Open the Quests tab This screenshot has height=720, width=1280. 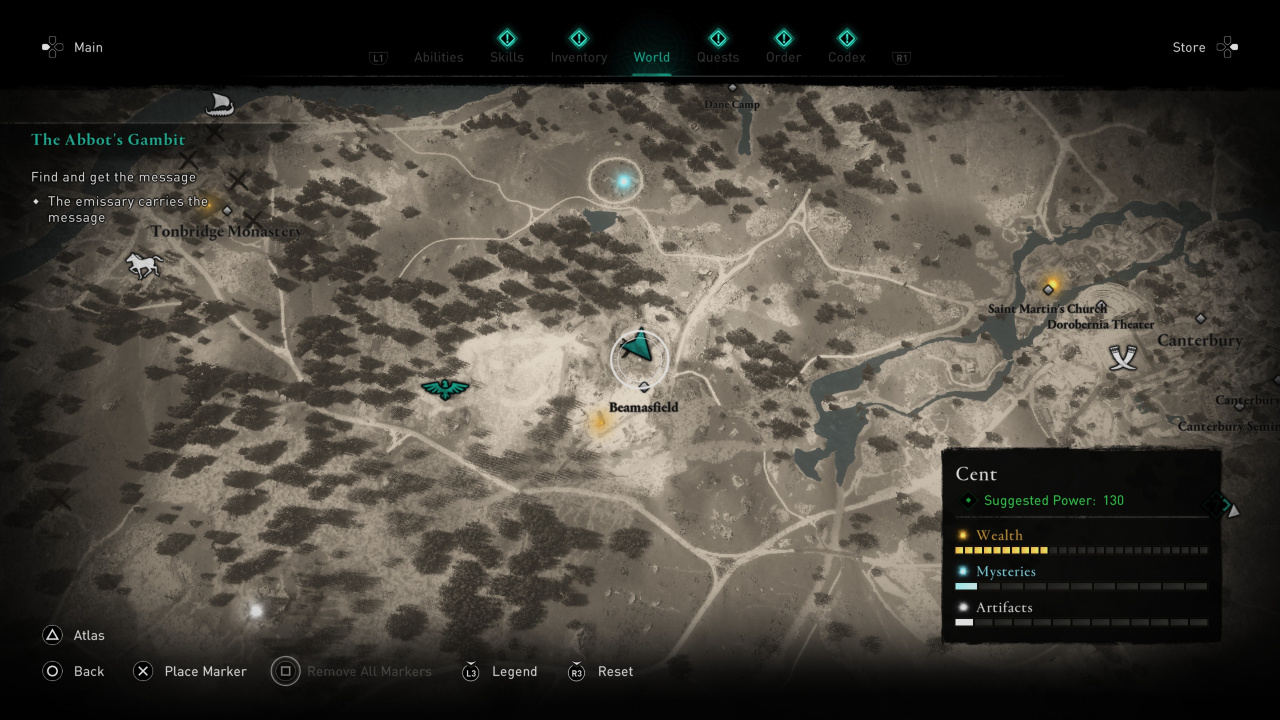(x=718, y=57)
